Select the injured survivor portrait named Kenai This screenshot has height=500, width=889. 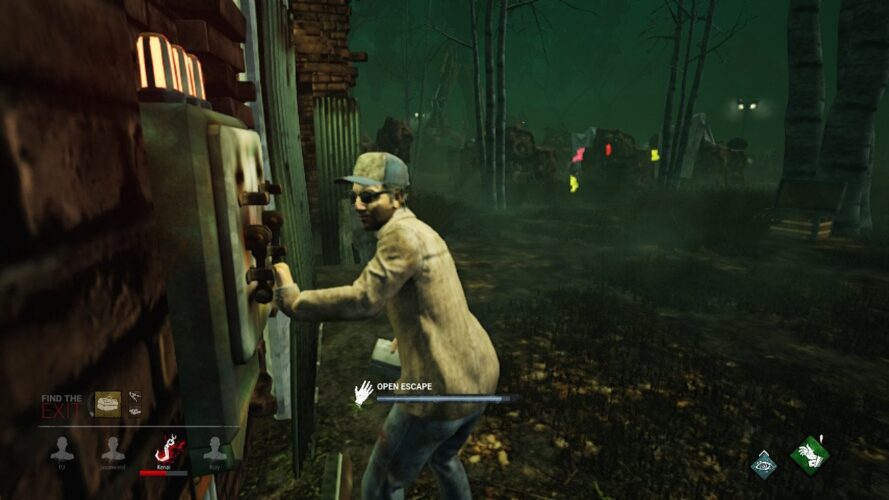(x=163, y=450)
